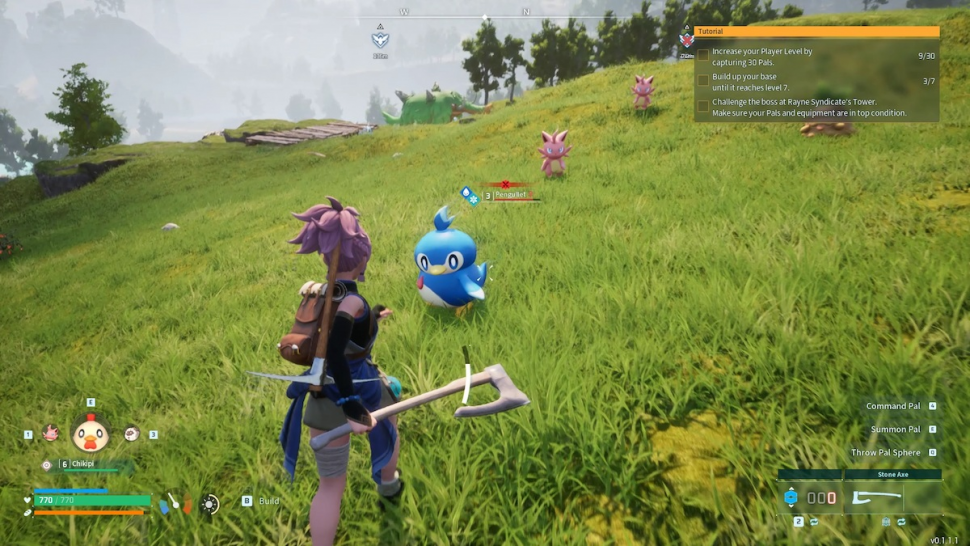The height and width of the screenshot is (546, 970).
Task: Click the sun time-of-day indicator
Action: [x=210, y=504]
